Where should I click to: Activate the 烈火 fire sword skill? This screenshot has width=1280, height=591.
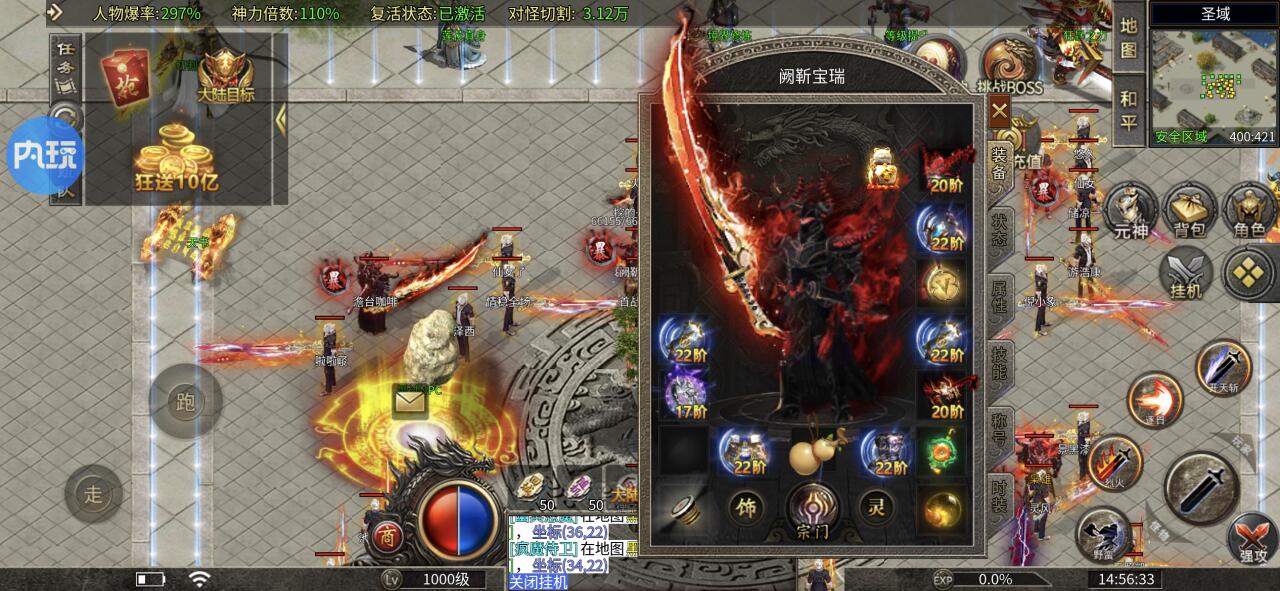tap(1115, 462)
